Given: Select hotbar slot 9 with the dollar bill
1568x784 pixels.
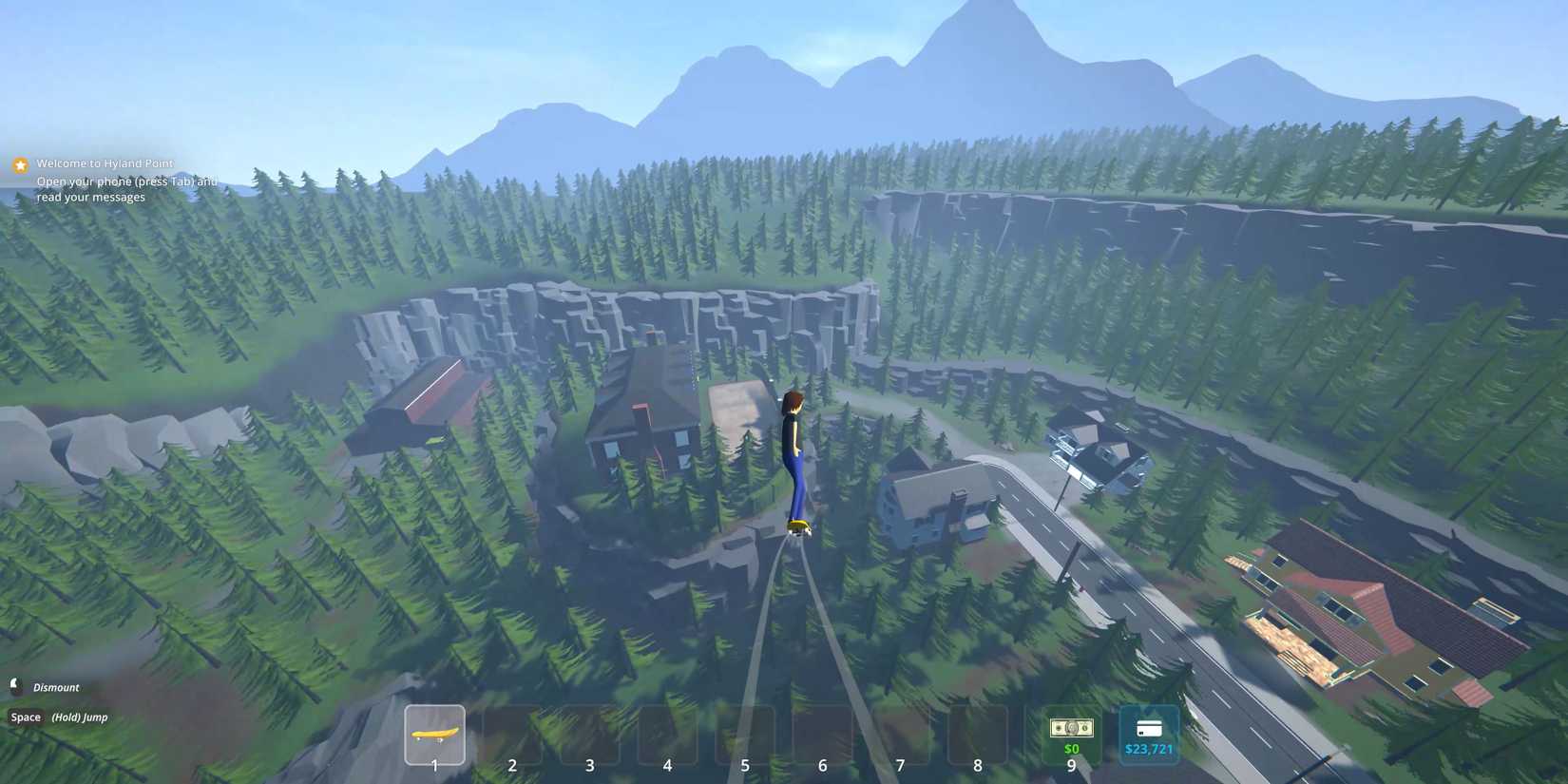Looking at the screenshot, I should point(1071,733).
